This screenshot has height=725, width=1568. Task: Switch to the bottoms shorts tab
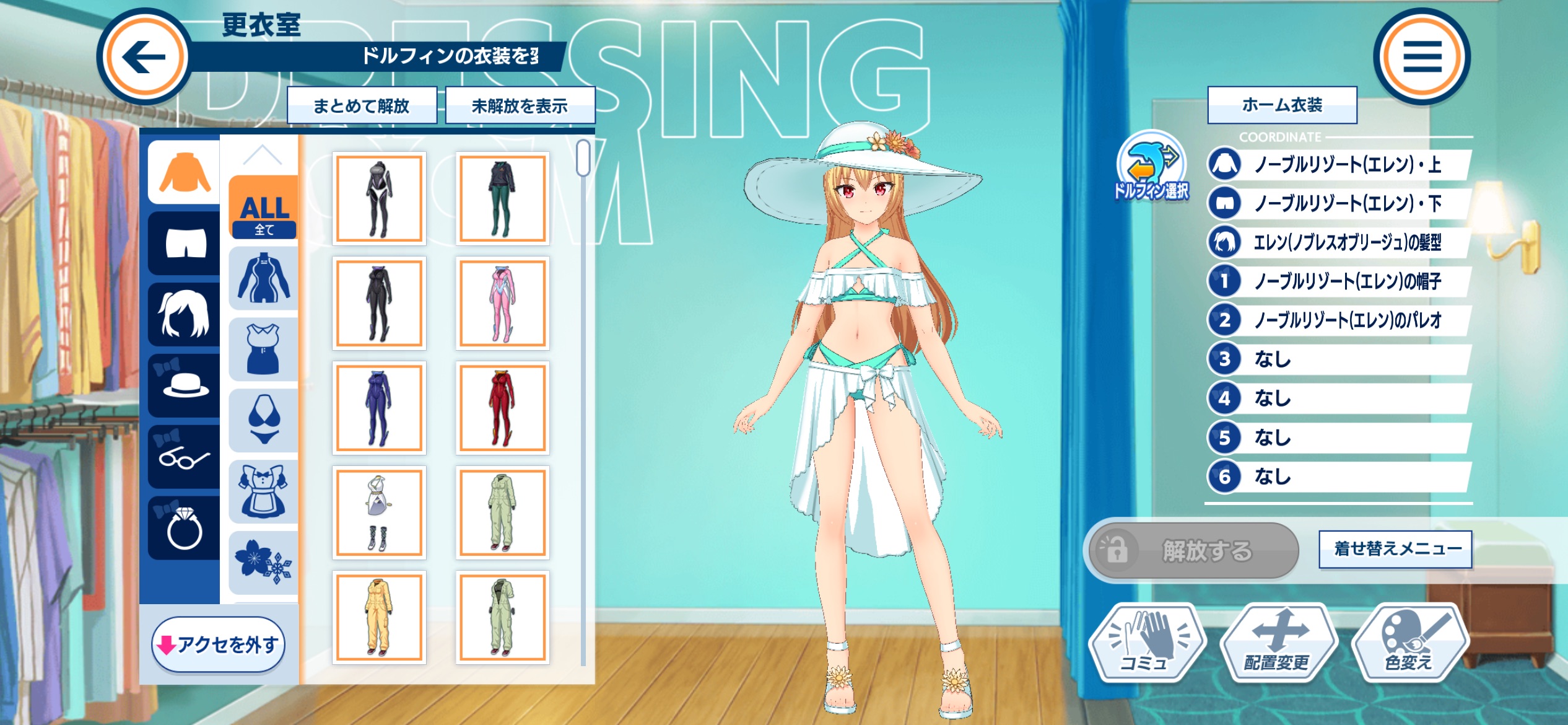[x=185, y=243]
